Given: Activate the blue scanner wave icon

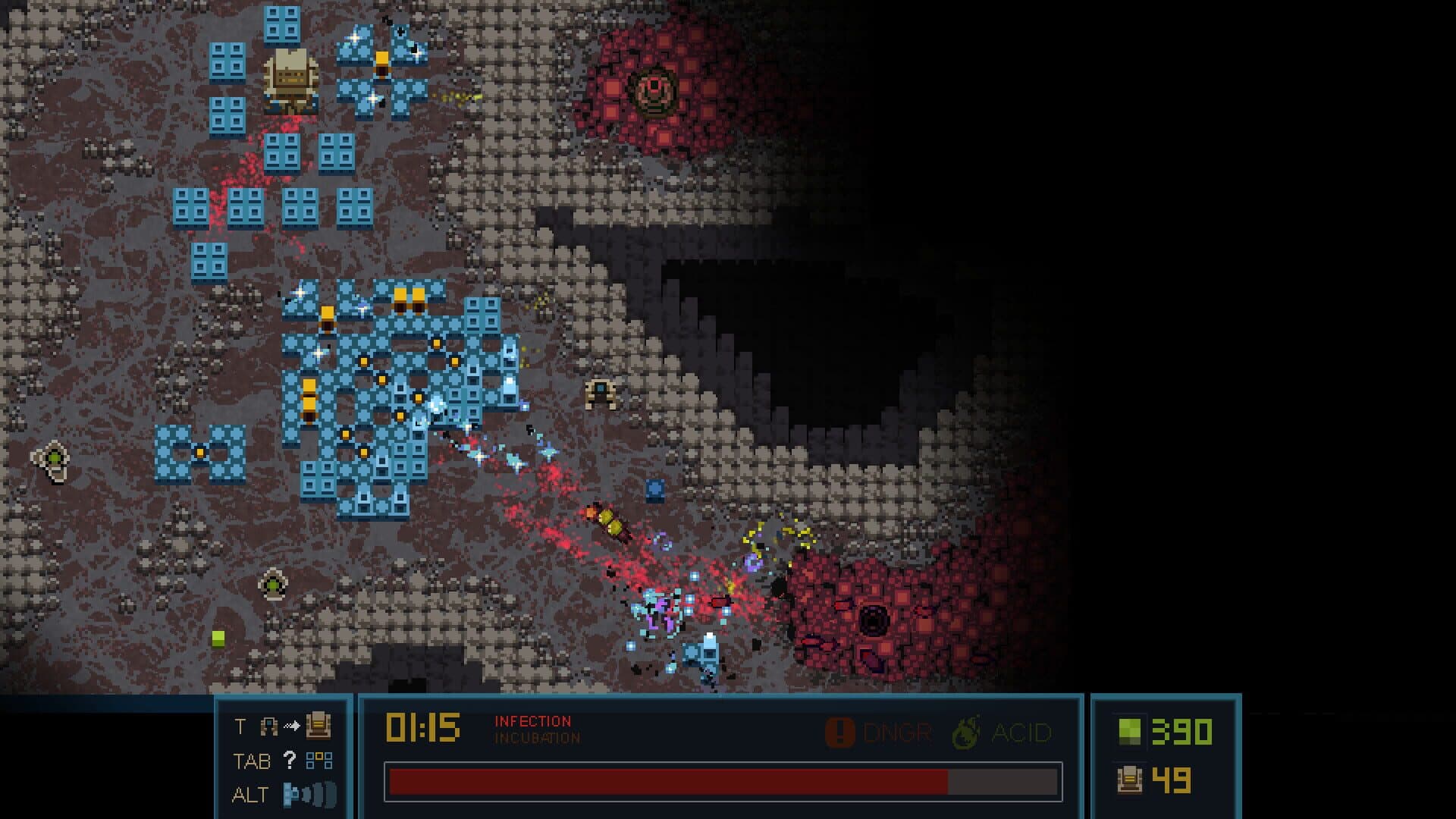Looking at the screenshot, I should click(x=309, y=795).
